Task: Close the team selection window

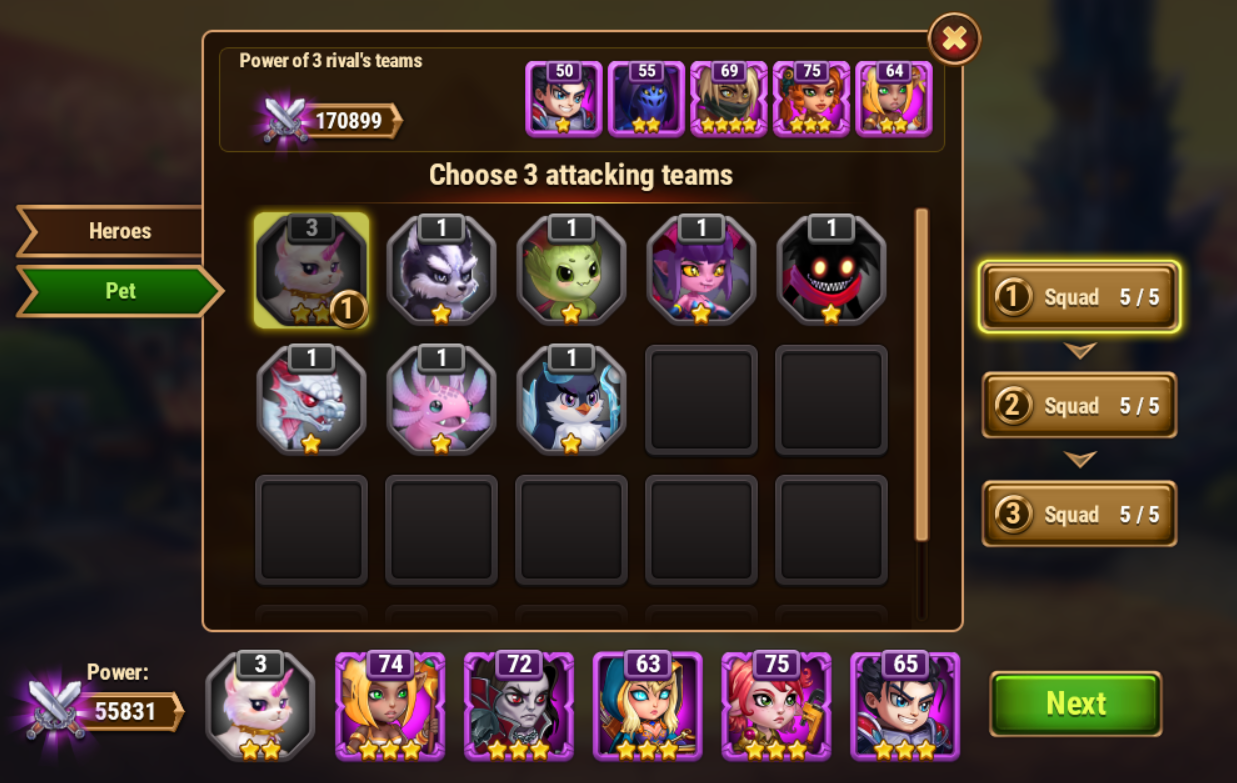Action: point(954,39)
